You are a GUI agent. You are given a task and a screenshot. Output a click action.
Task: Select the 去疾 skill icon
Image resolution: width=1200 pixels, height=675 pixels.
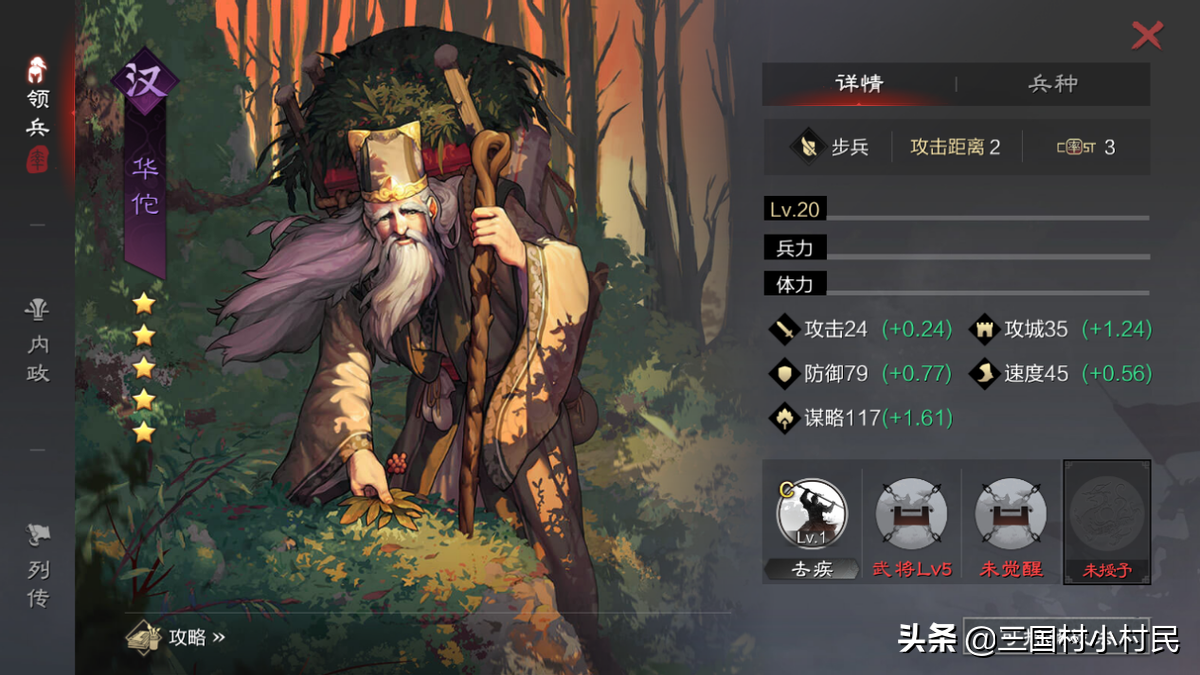(811, 514)
